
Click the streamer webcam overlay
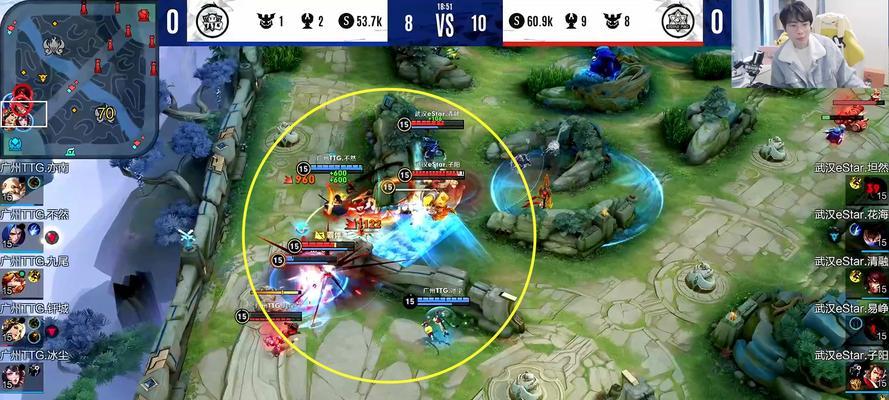809,46
